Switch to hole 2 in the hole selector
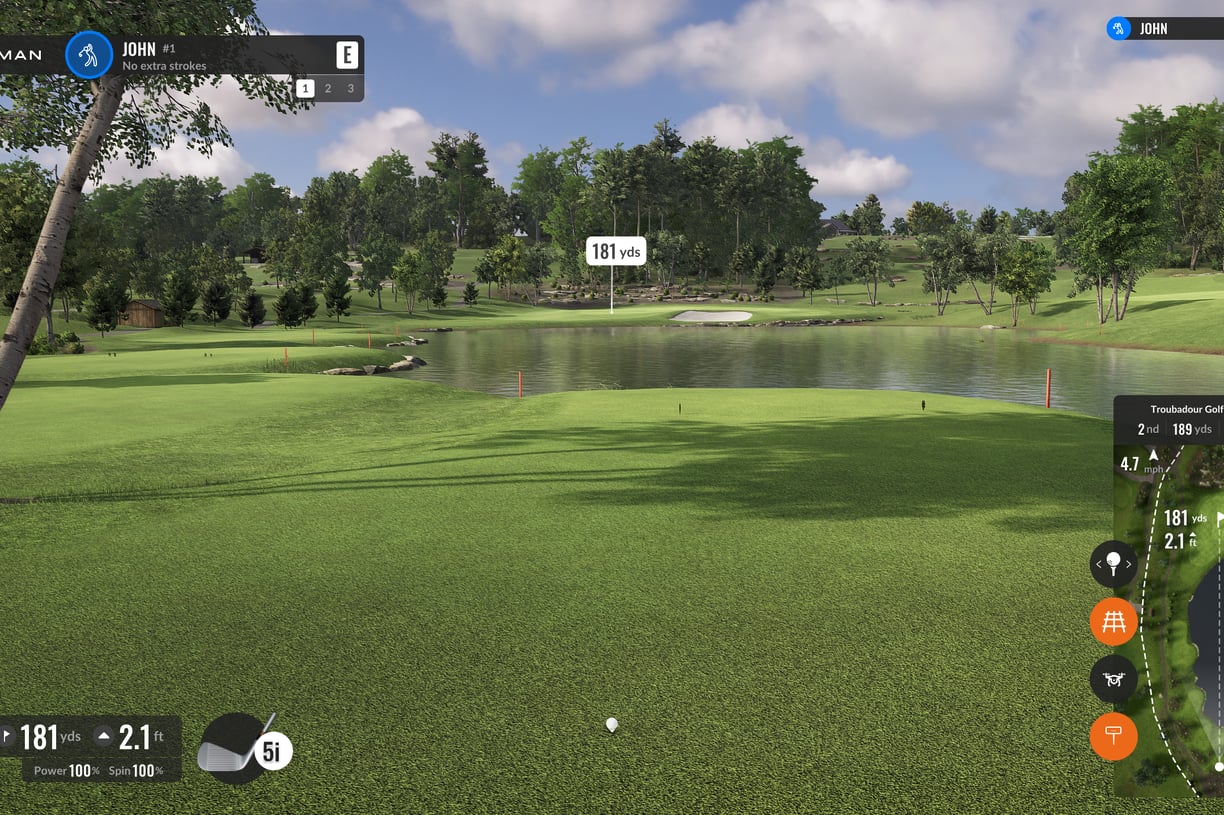 point(328,89)
